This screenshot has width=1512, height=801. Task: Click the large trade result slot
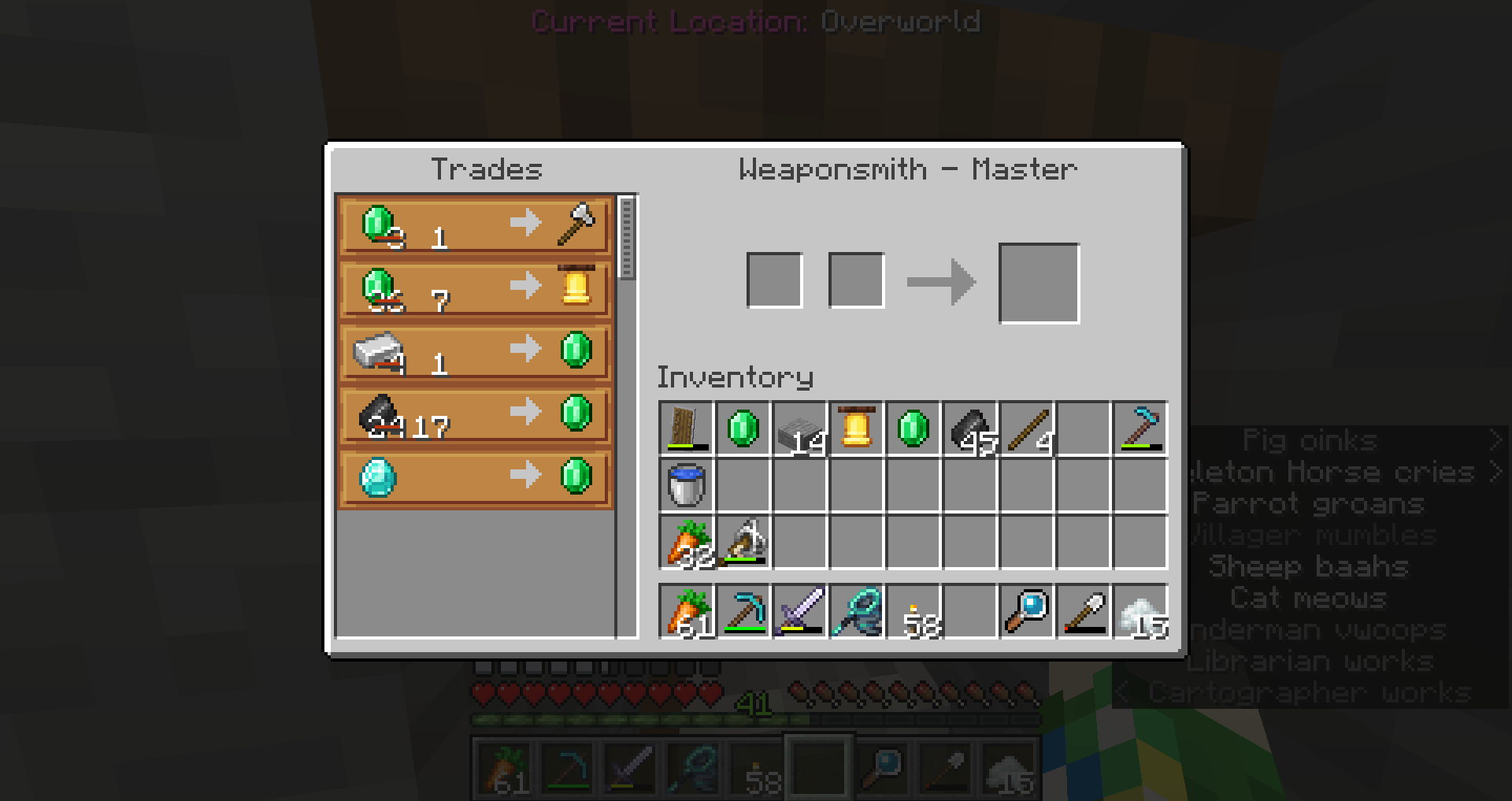tap(1039, 284)
